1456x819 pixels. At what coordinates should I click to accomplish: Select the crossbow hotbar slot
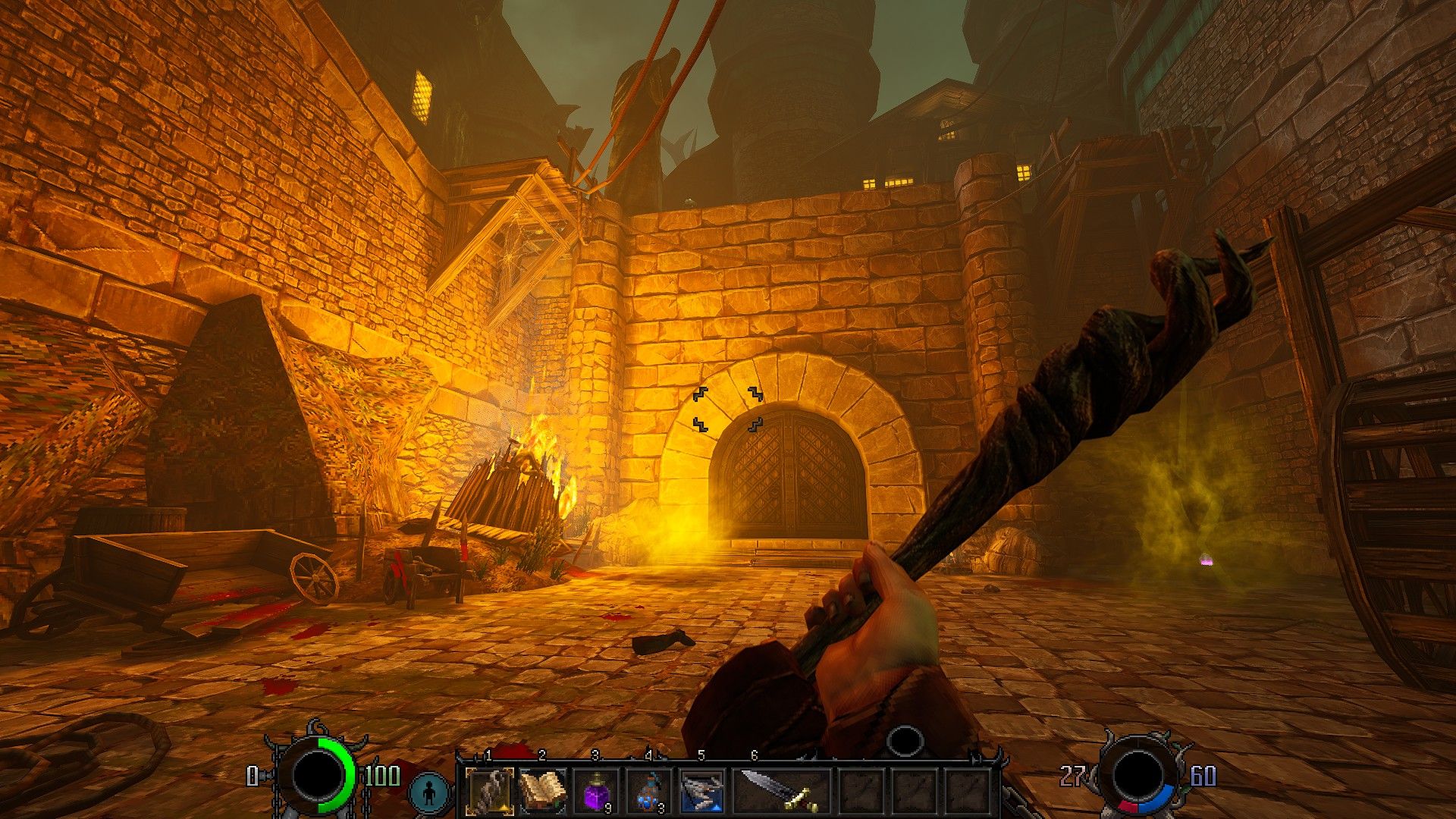(701, 791)
